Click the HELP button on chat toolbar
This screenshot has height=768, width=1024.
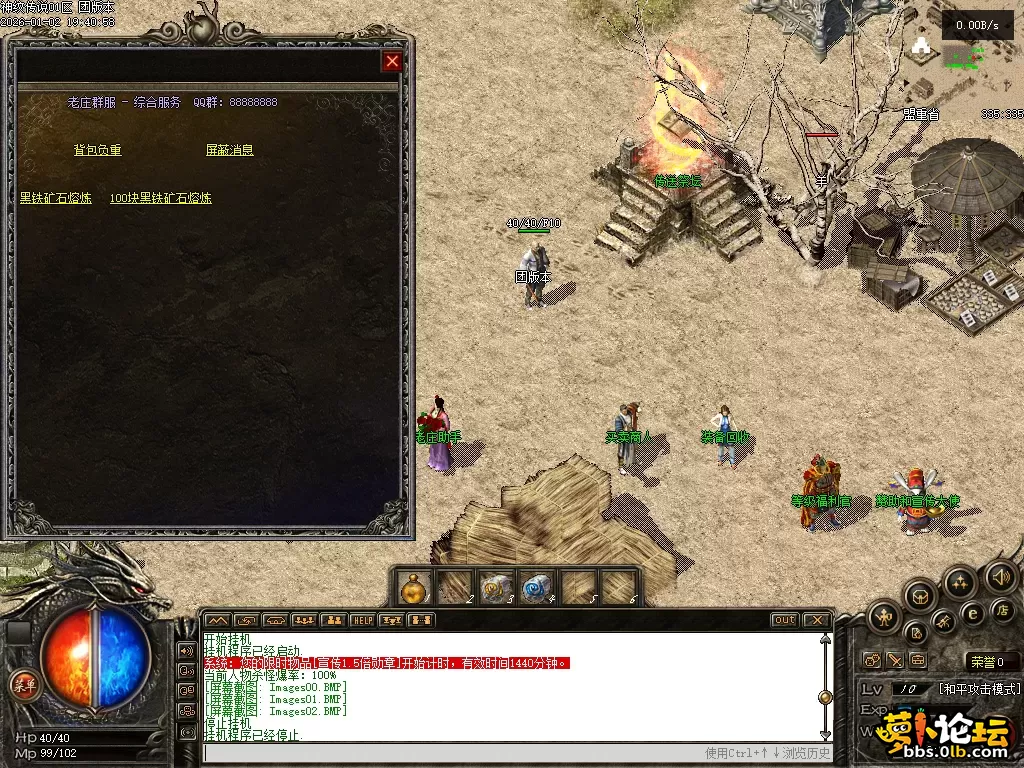pyautogui.click(x=363, y=620)
